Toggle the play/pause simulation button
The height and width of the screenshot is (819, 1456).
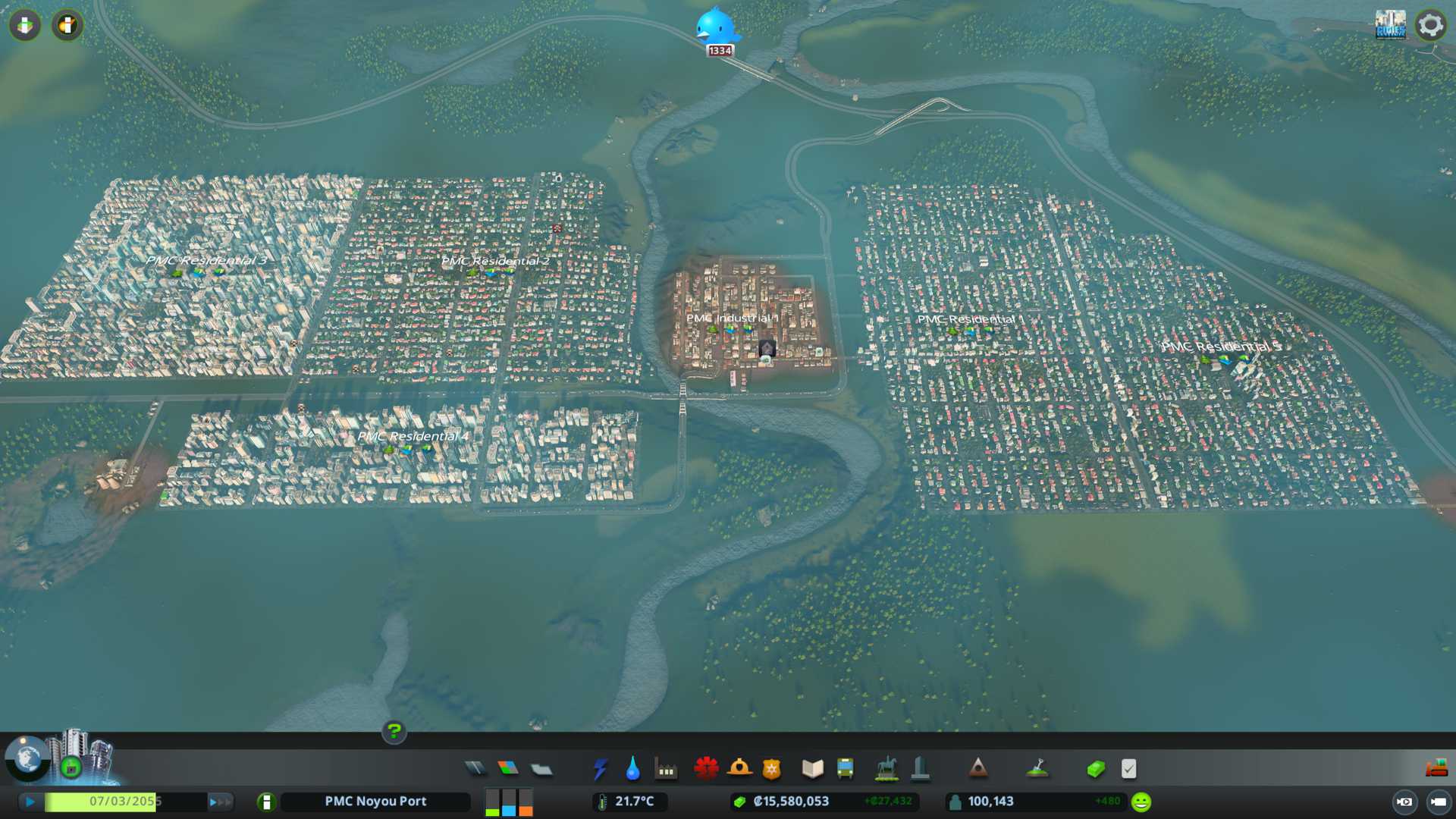tap(30, 802)
